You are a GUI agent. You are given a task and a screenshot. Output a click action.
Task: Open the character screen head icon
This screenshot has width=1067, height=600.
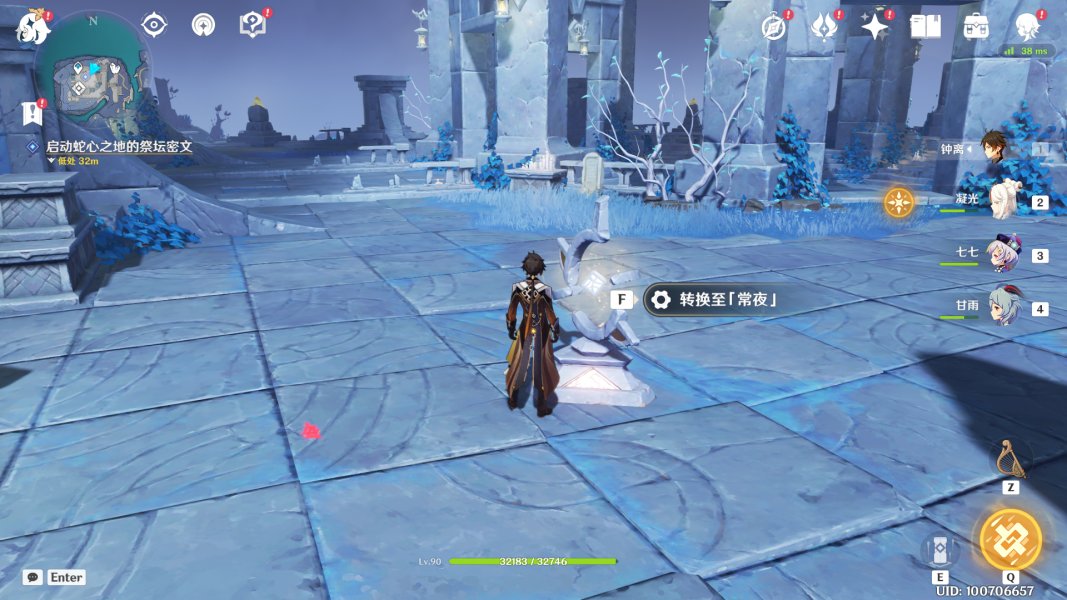pos(1027,27)
